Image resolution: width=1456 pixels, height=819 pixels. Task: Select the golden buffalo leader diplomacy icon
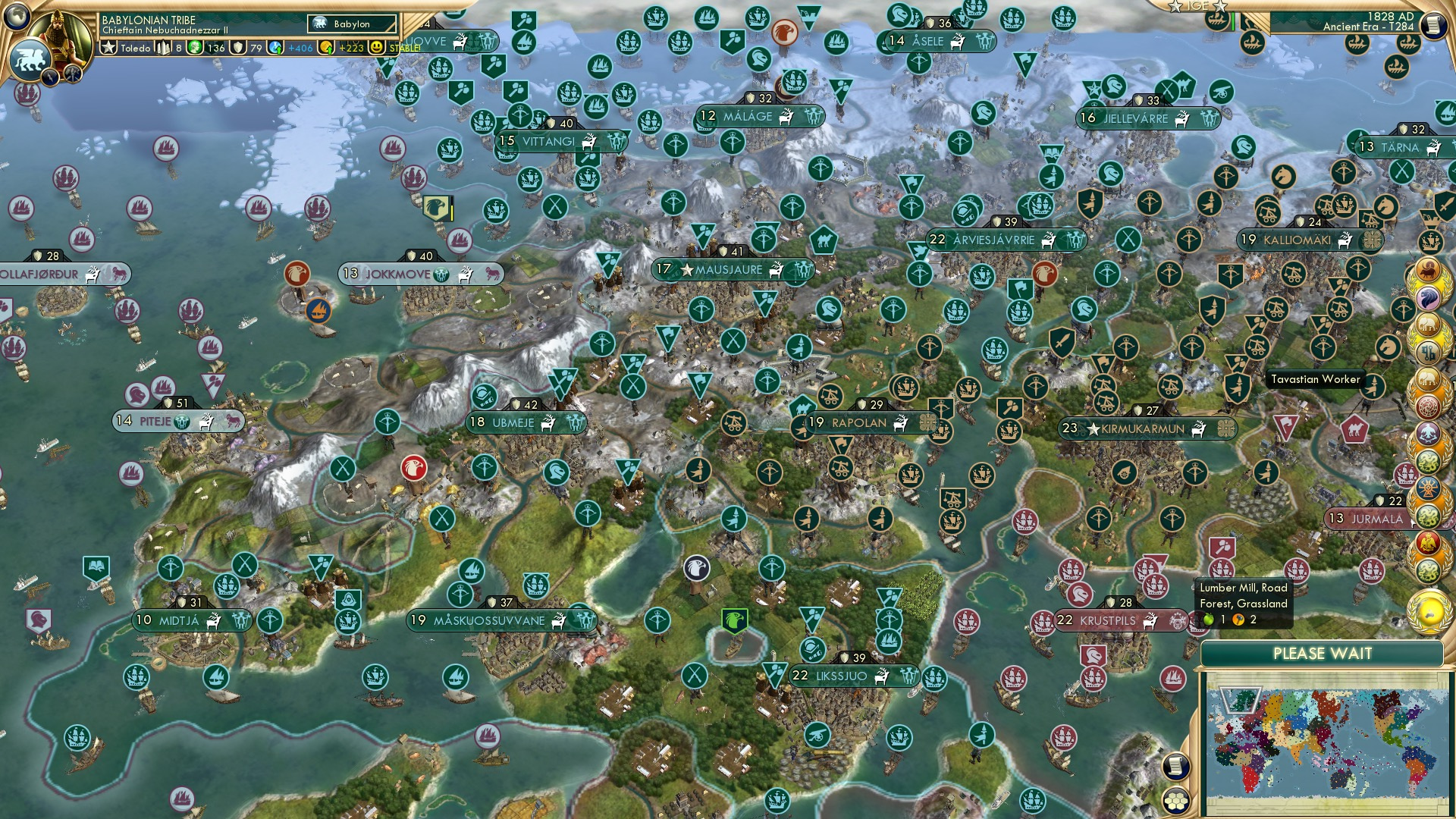pos(1427,271)
